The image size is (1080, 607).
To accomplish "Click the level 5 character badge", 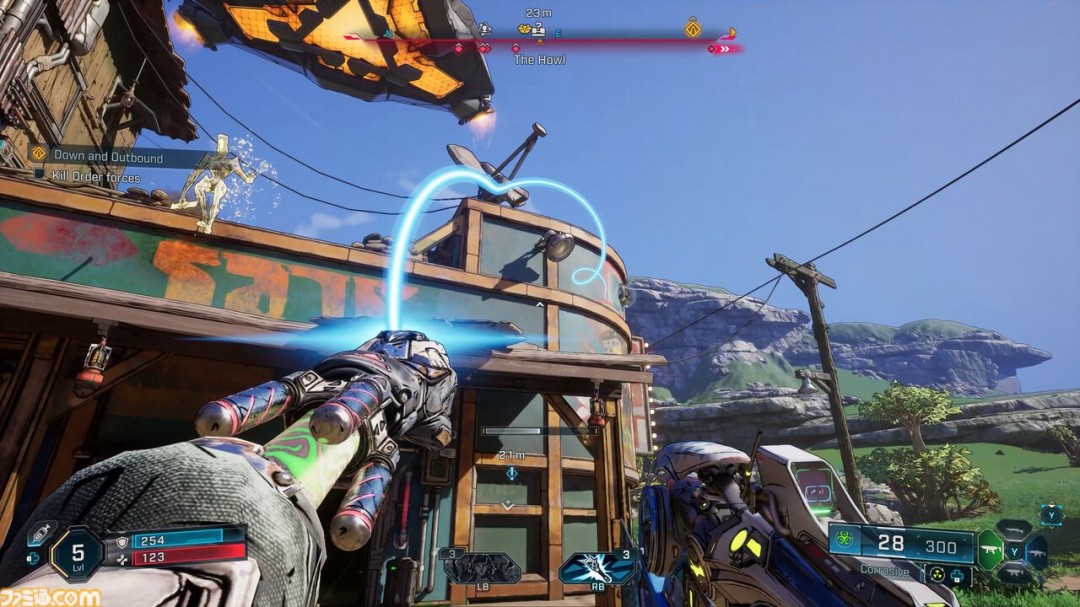I will click(x=76, y=553).
